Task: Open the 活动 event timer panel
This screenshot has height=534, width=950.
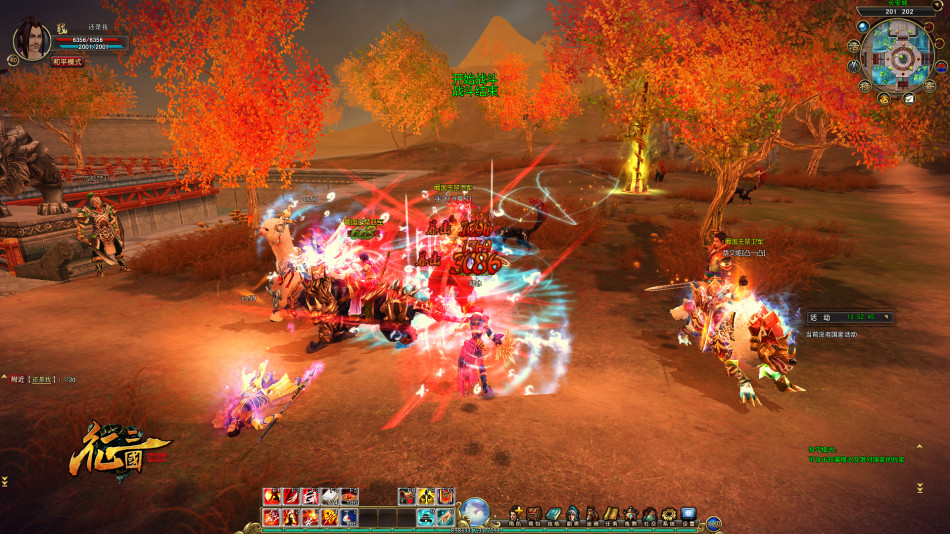Action: 850,317
